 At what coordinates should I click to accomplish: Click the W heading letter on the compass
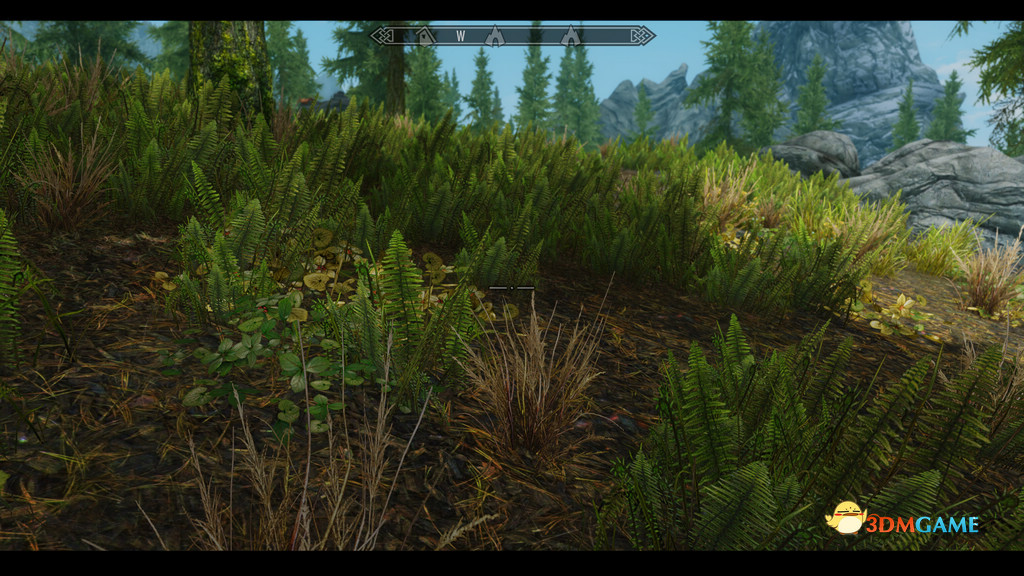(461, 36)
